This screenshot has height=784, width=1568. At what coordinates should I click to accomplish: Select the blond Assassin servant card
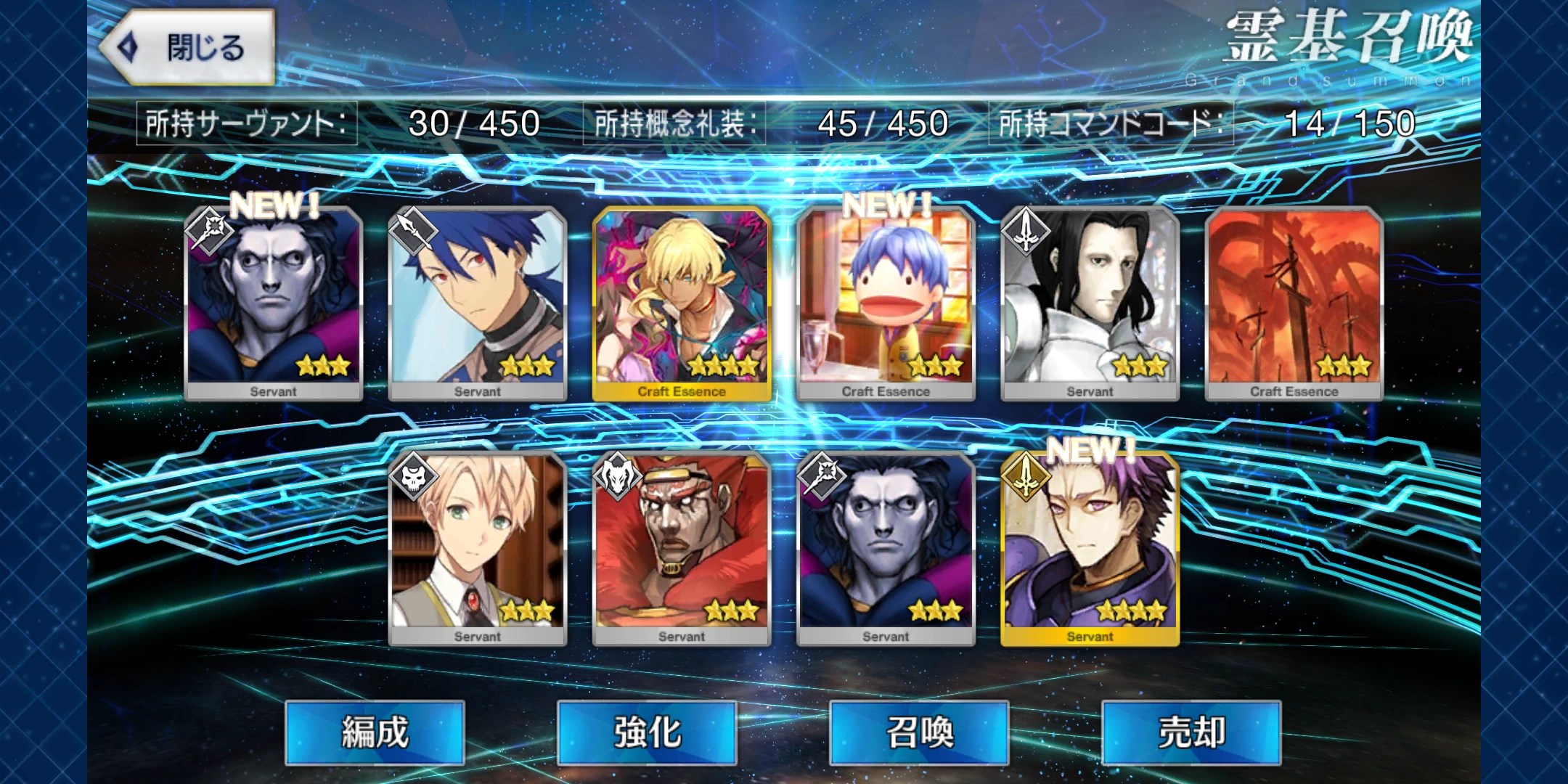(478, 547)
